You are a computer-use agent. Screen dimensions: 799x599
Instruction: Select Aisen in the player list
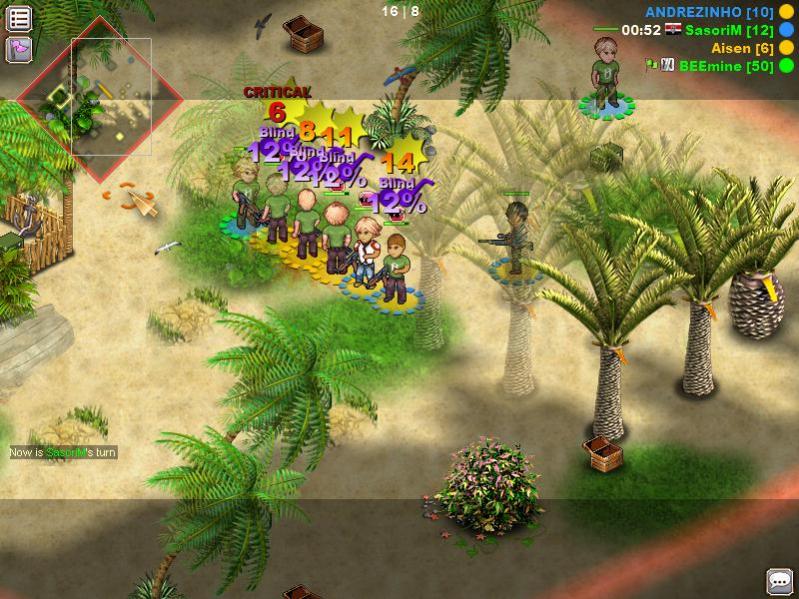[x=742, y=48]
